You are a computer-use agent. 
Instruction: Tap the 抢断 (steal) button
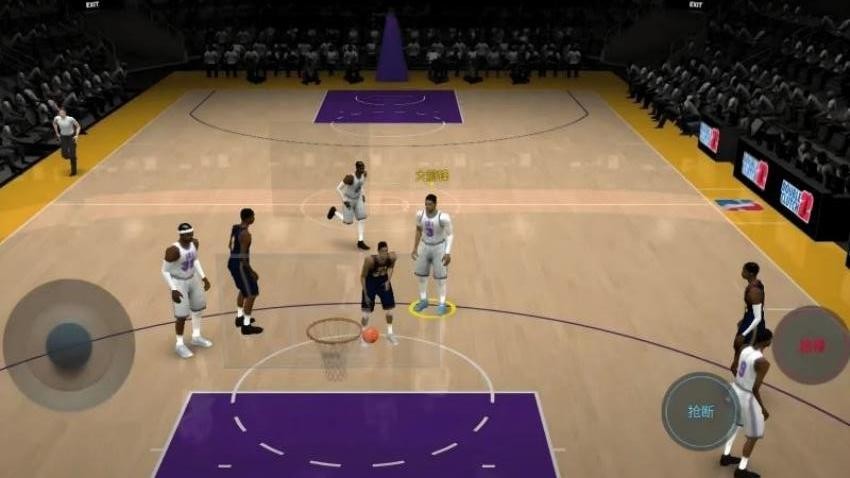tap(700, 411)
